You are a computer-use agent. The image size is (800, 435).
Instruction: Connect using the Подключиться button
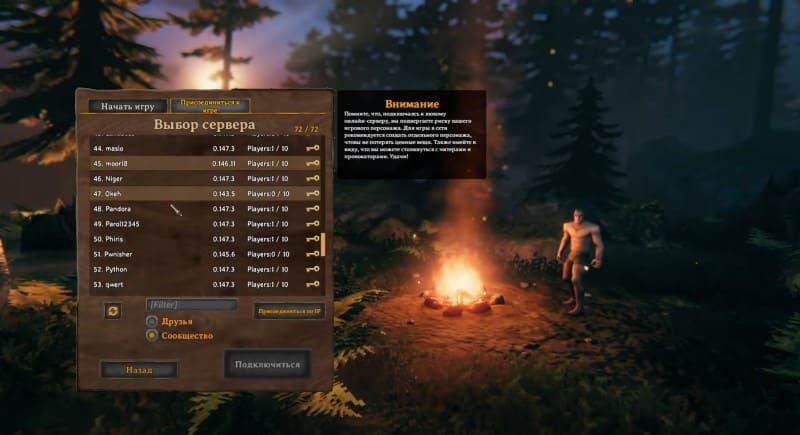(x=267, y=364)
